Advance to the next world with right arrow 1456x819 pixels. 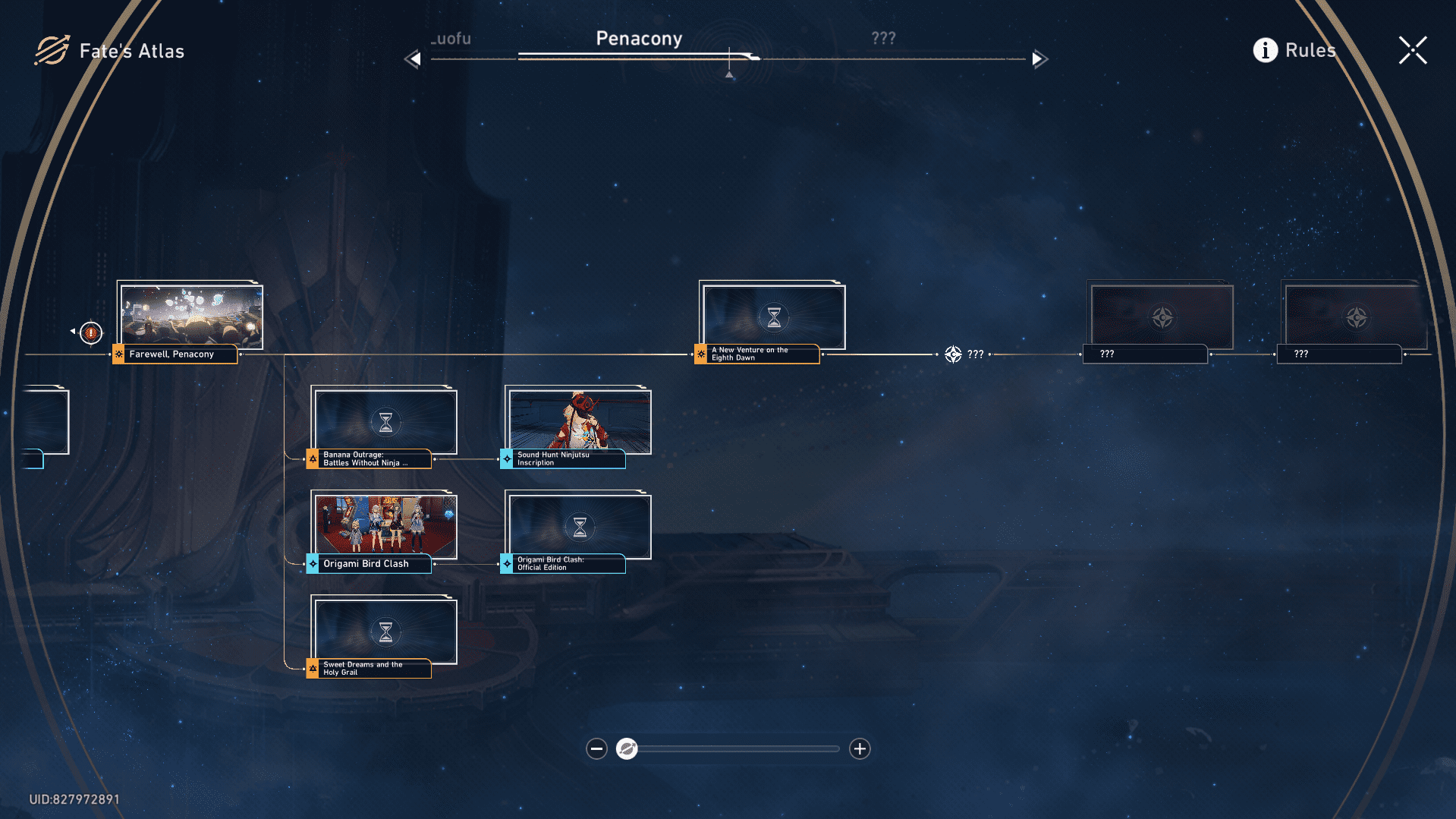[x=1039, y=58]
